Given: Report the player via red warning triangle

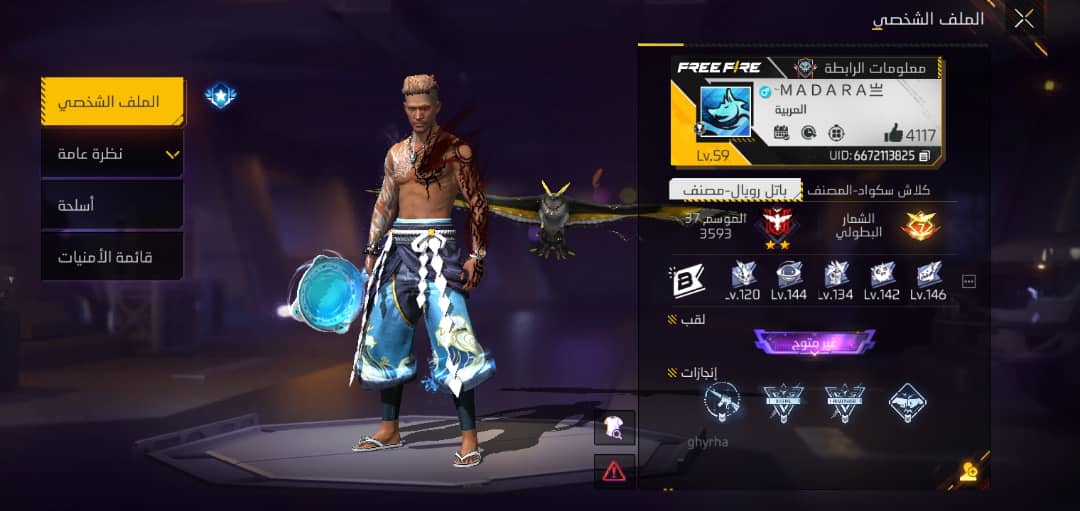Looking at the screenshot, I should pyautogui.click(x=614, y=470).
